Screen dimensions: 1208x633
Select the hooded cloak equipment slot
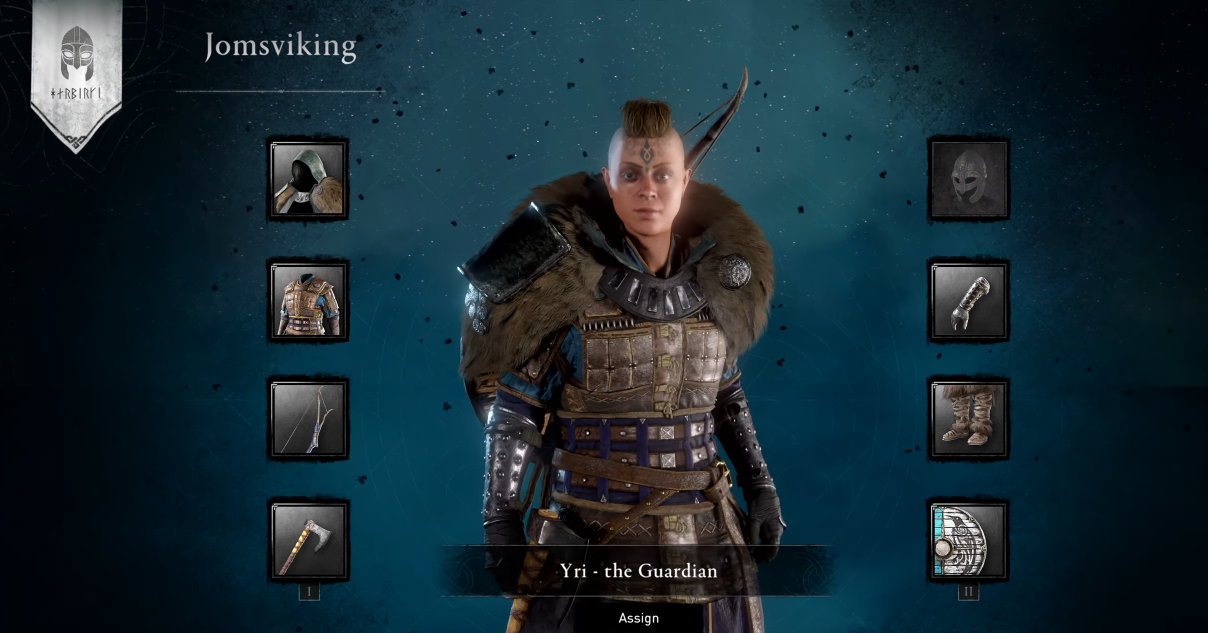pos(308,180)
